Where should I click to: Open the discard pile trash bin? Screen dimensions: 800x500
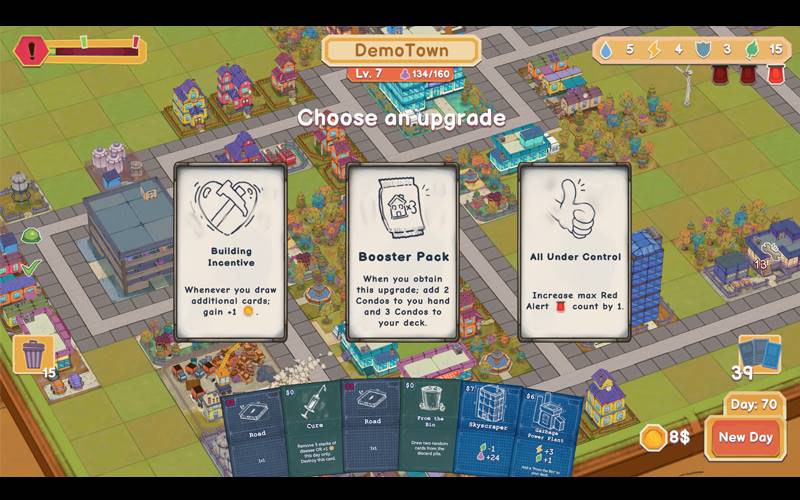pyautogui.click(x=33, y=354)
